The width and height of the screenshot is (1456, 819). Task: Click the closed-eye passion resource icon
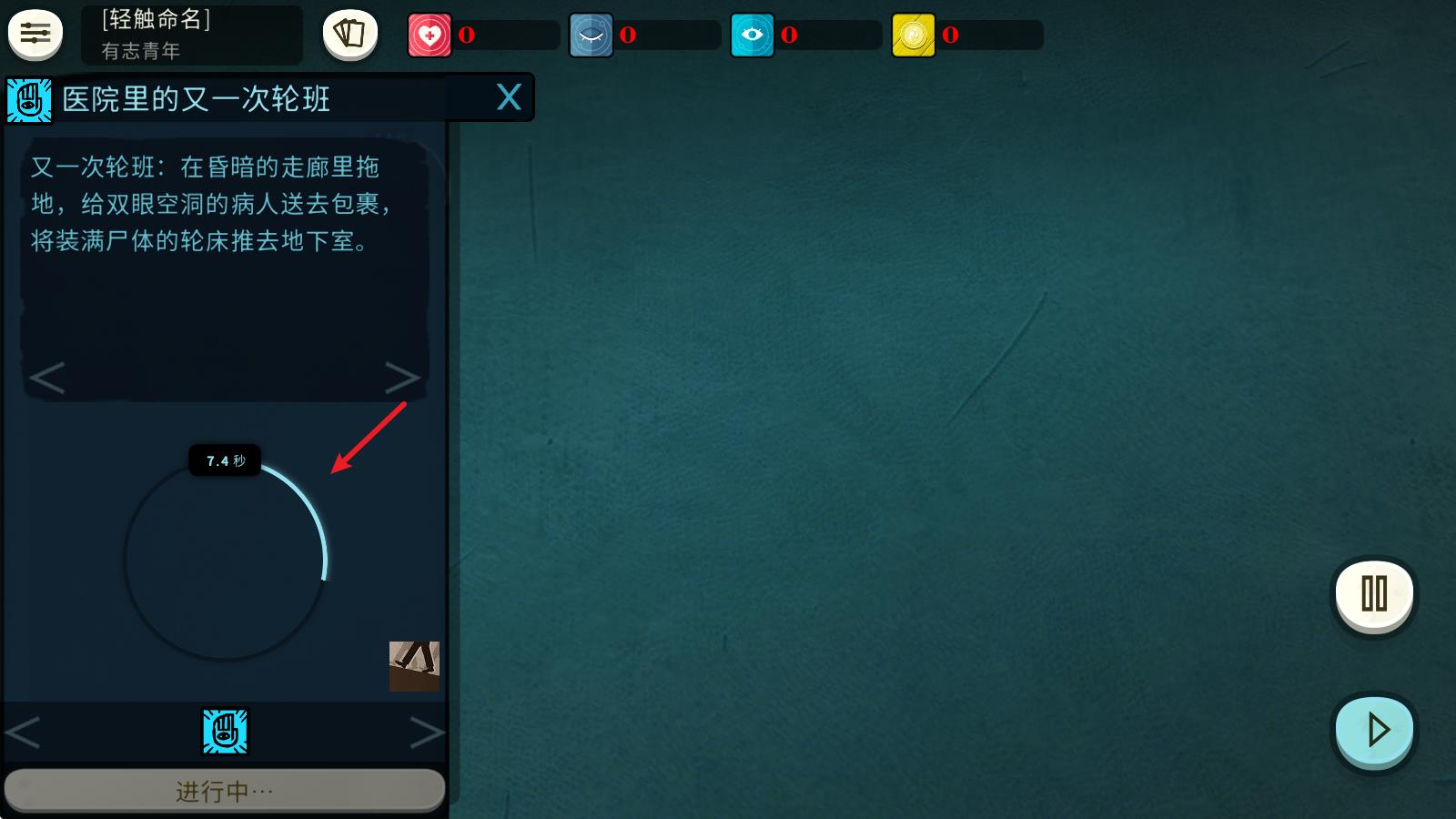(591, 34)
